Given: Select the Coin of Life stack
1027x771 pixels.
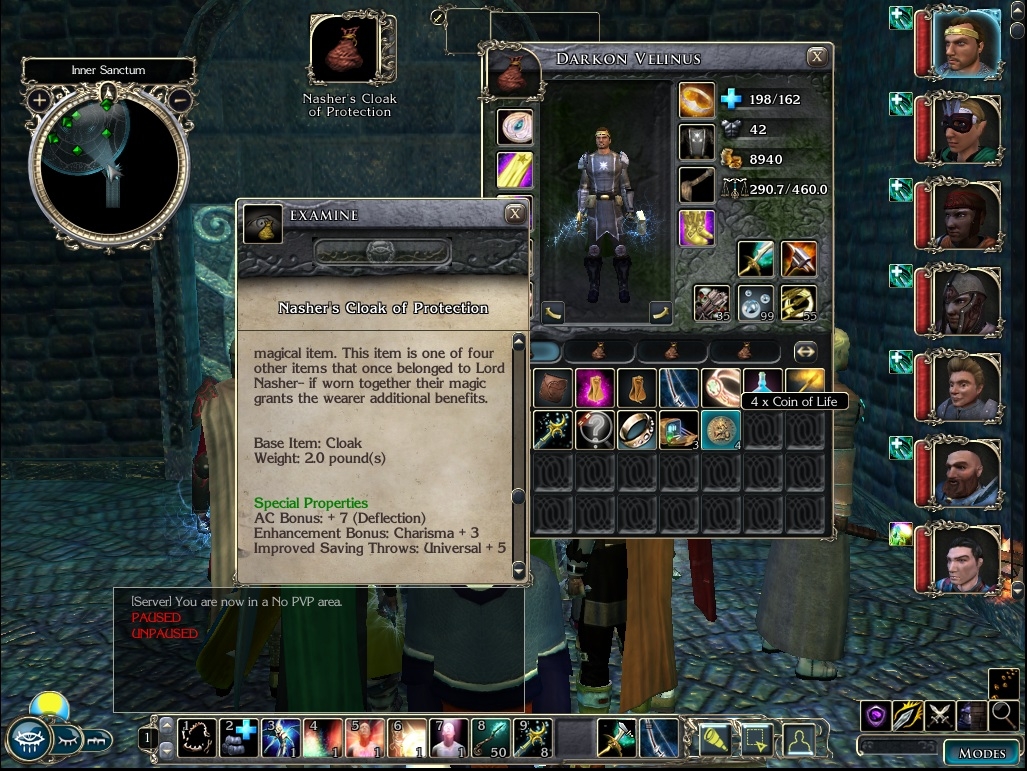Looking at the screenshot, I should point(720,429).
